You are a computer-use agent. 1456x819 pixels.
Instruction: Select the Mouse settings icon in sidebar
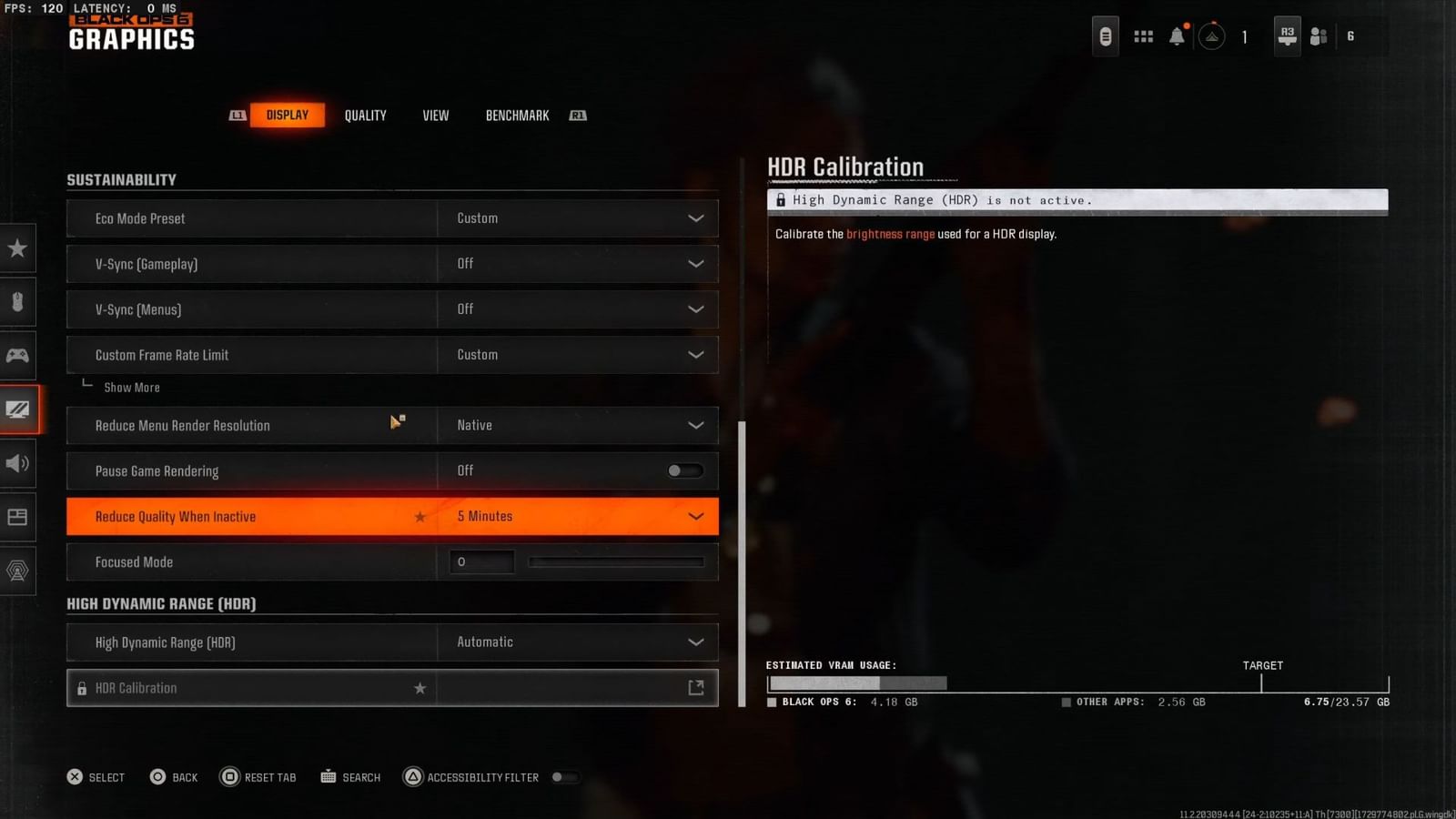tap(18, 302)
